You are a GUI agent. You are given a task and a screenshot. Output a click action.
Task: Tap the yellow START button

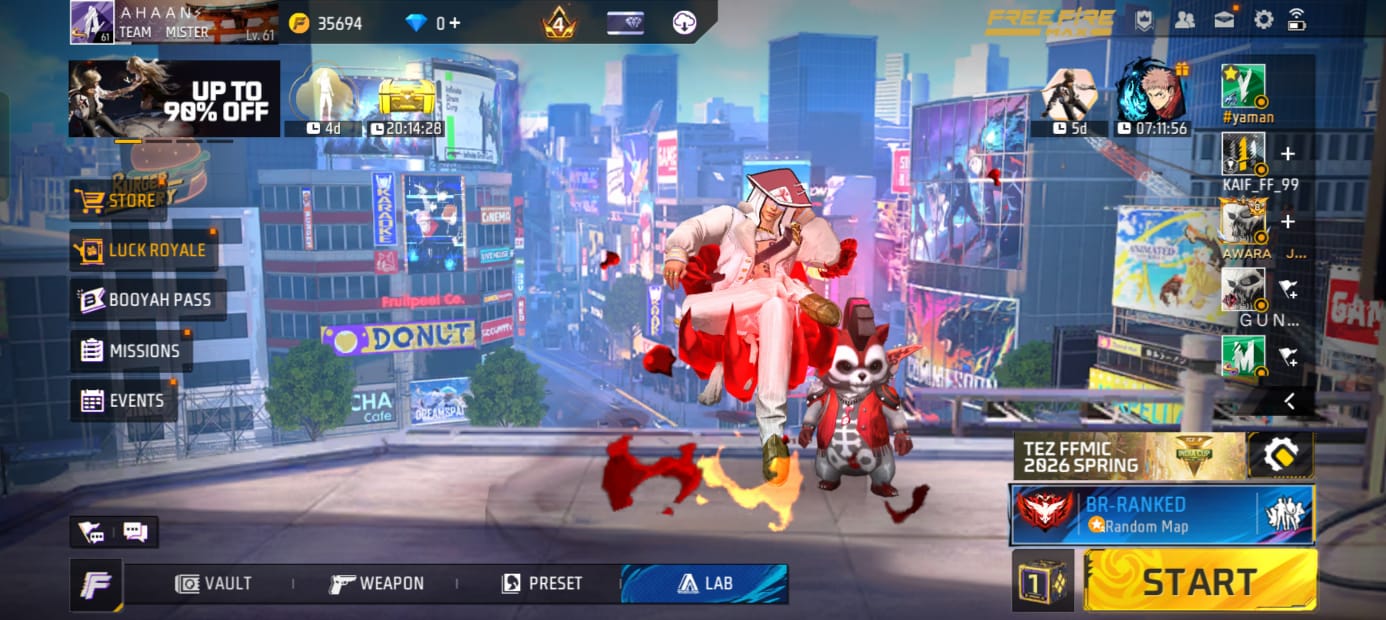[1199, 581]
